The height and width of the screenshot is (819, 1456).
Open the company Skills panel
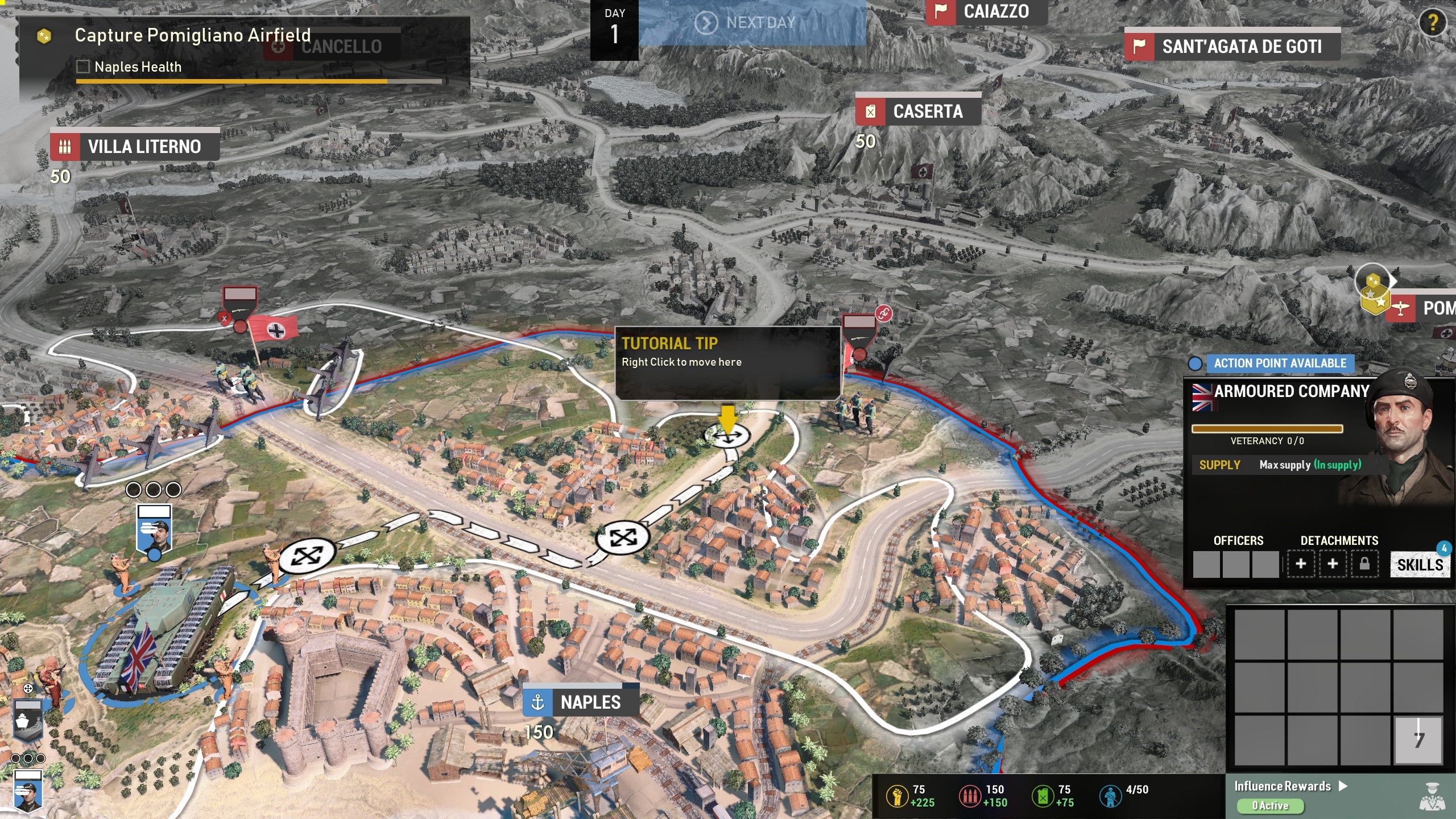click(x=1420, y=564)
